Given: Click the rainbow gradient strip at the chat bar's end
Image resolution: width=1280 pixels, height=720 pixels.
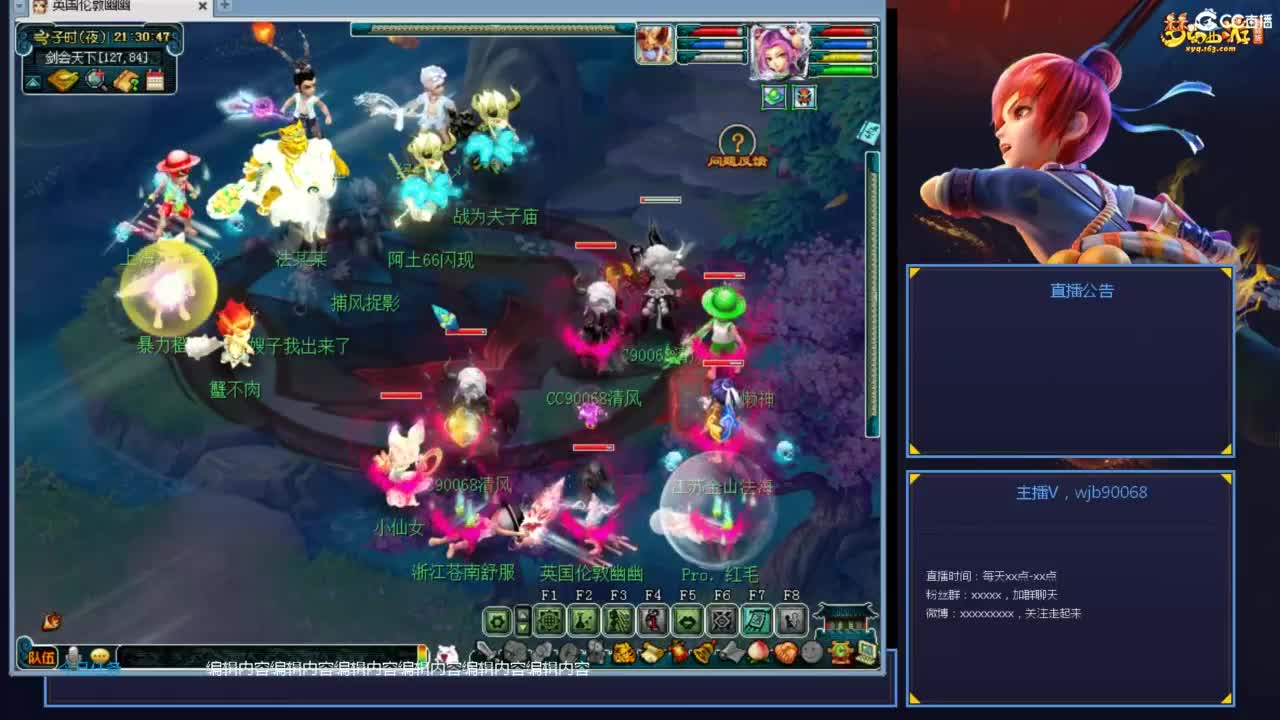Looking at the screenshot, I should point(422,653).
